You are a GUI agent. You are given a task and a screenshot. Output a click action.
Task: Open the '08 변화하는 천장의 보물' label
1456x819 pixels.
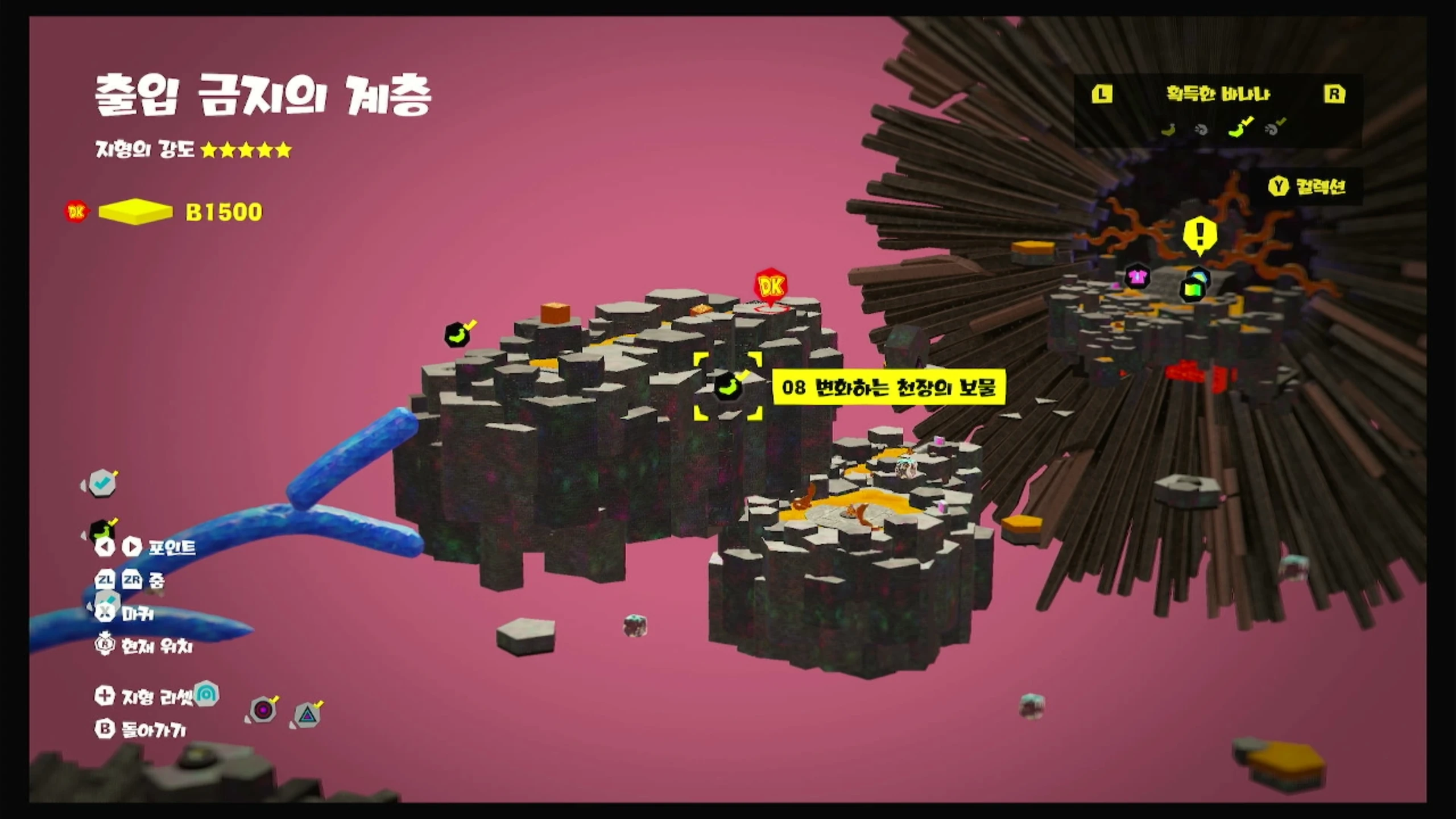click(x=888, y=387)
